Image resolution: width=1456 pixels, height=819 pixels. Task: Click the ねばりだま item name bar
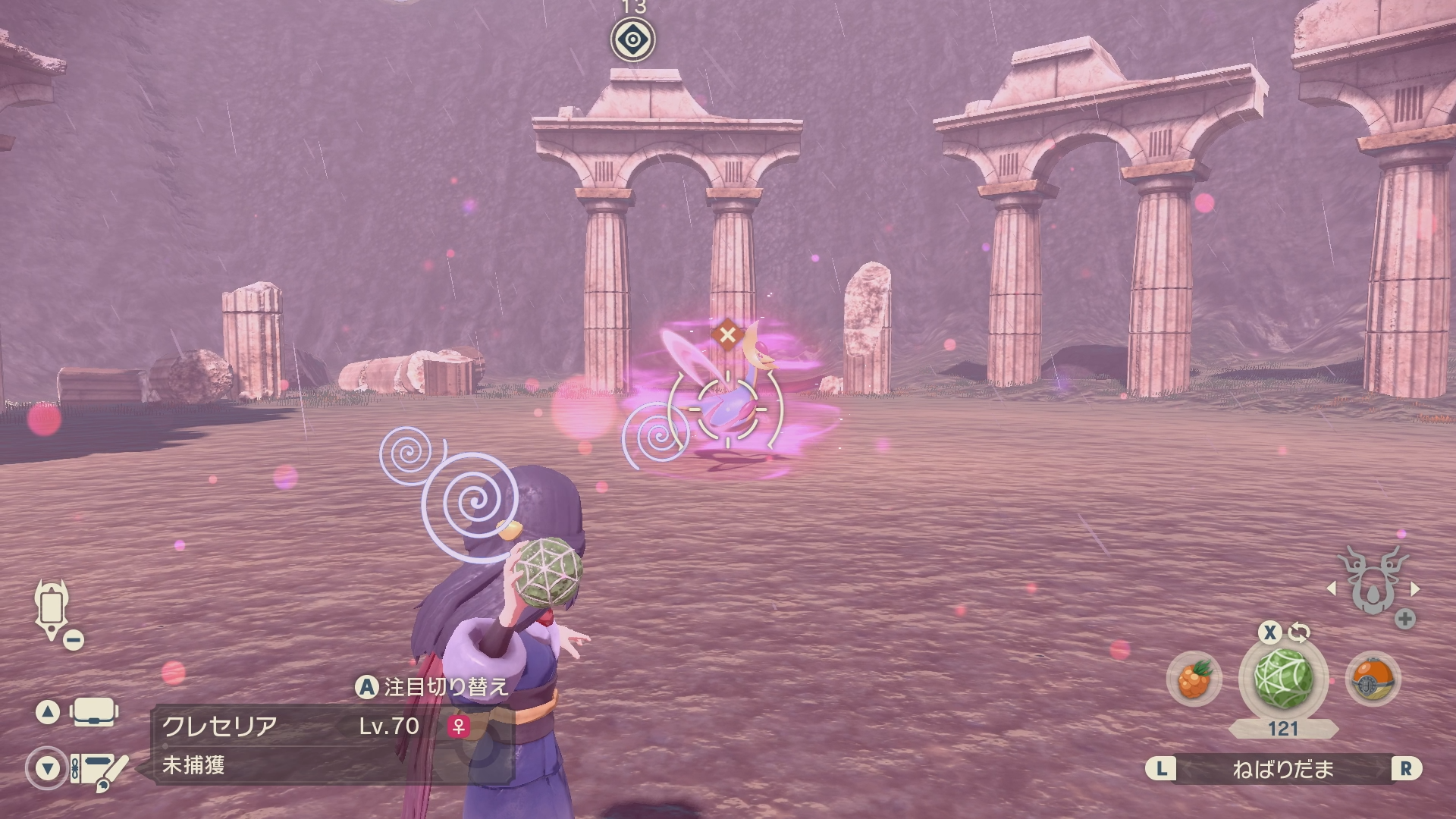point(1282,769)
